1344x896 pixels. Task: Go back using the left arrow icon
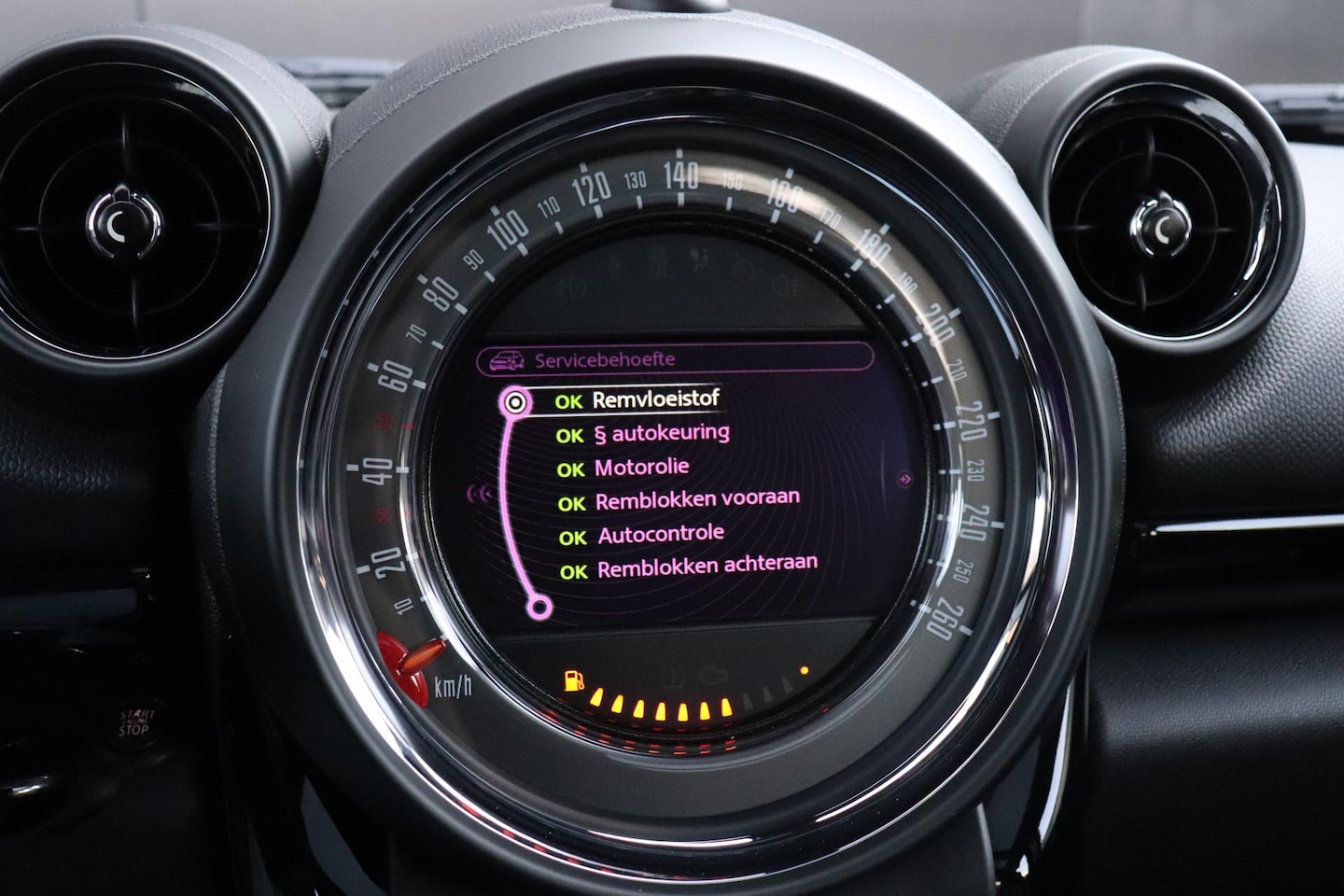pyautogui.click(x=482, y=494)
